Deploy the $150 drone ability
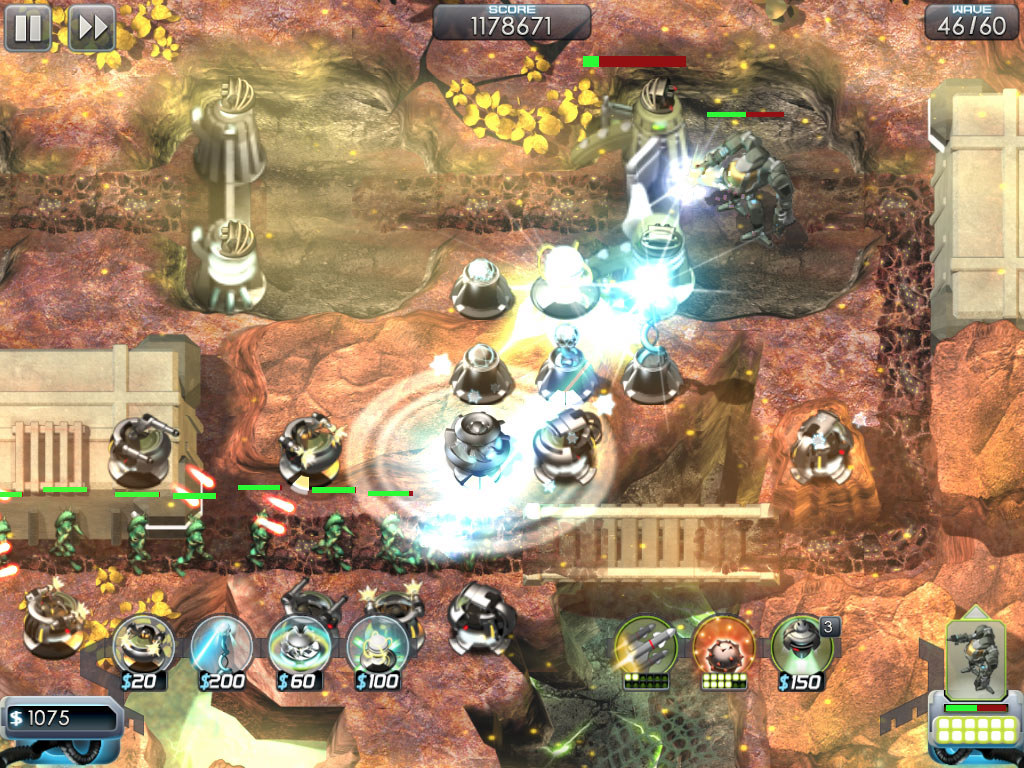Viewport: 1024px width, 768px height. (801, 645)
